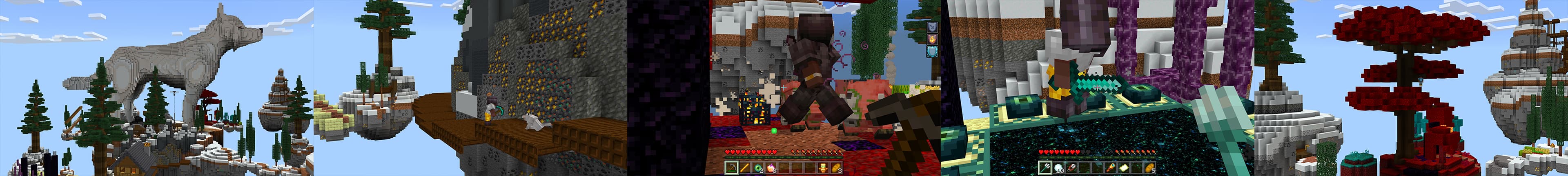1568x176 pixels.
Task: Click the cyan shield status effect icon
Action: (932, 52)
